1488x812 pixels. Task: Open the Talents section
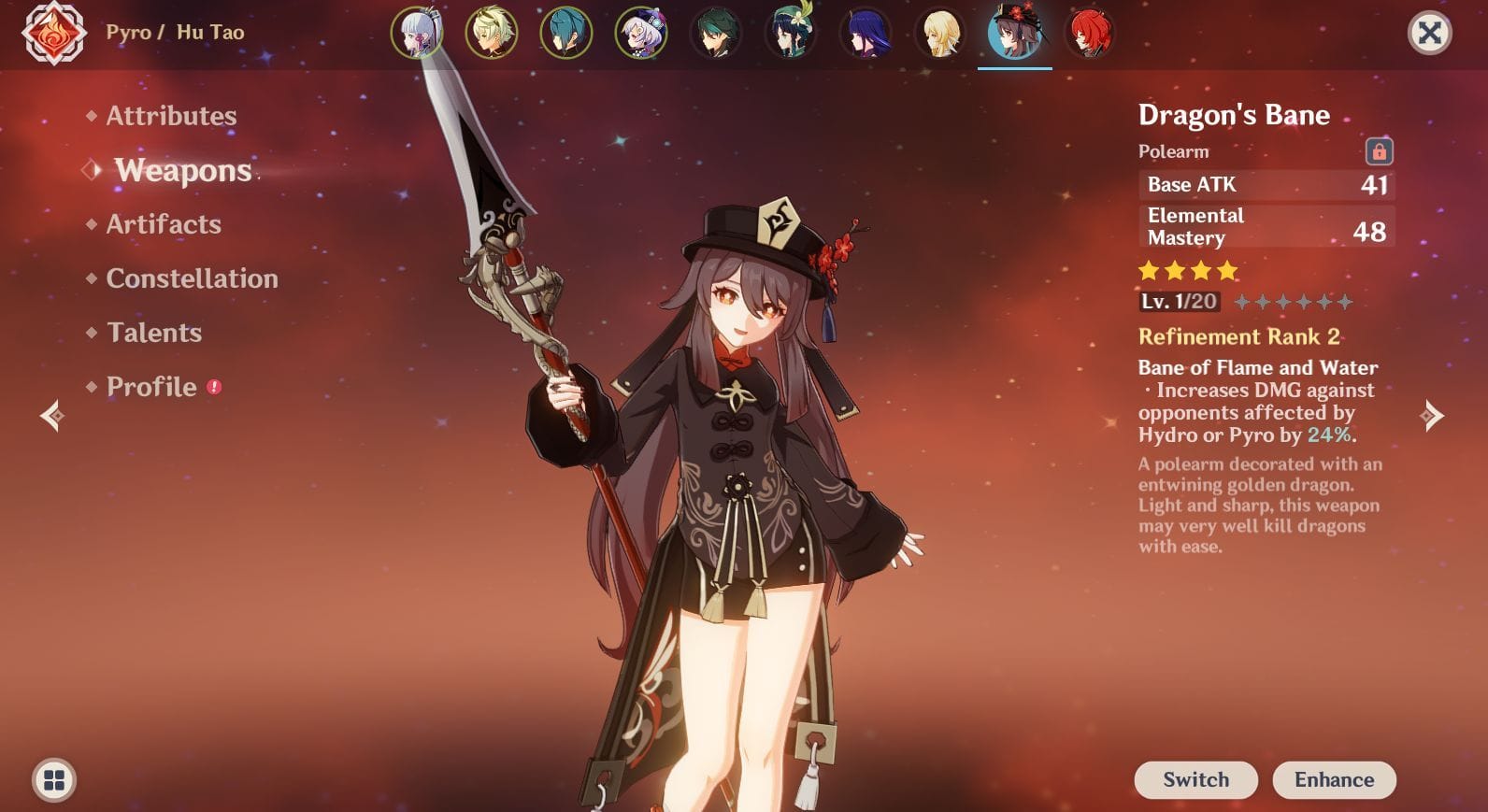coord(154,333)
